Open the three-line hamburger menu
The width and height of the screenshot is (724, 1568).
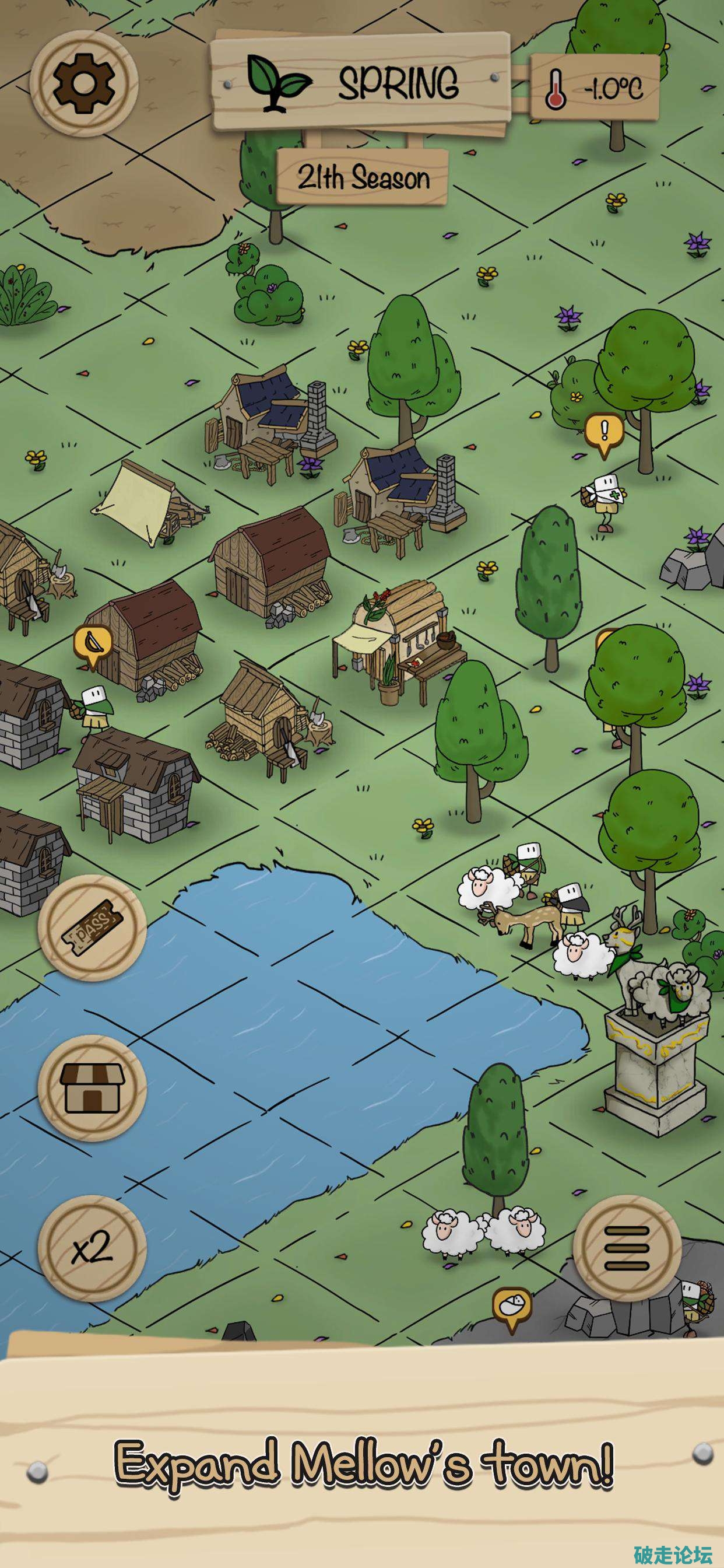point(627,1248)
